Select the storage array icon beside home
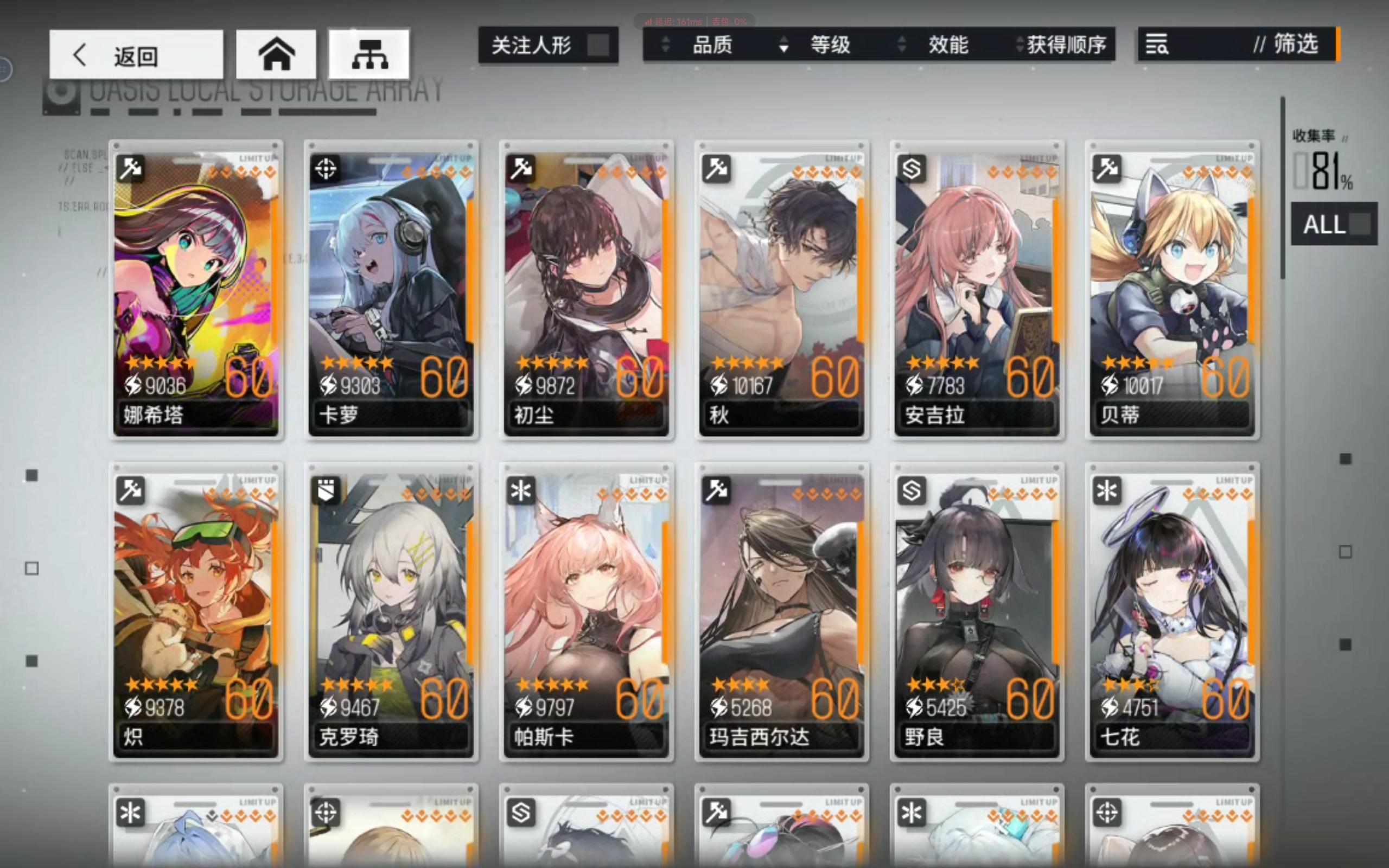Viewport: 1389px width, 868px height. pos(368,53)
